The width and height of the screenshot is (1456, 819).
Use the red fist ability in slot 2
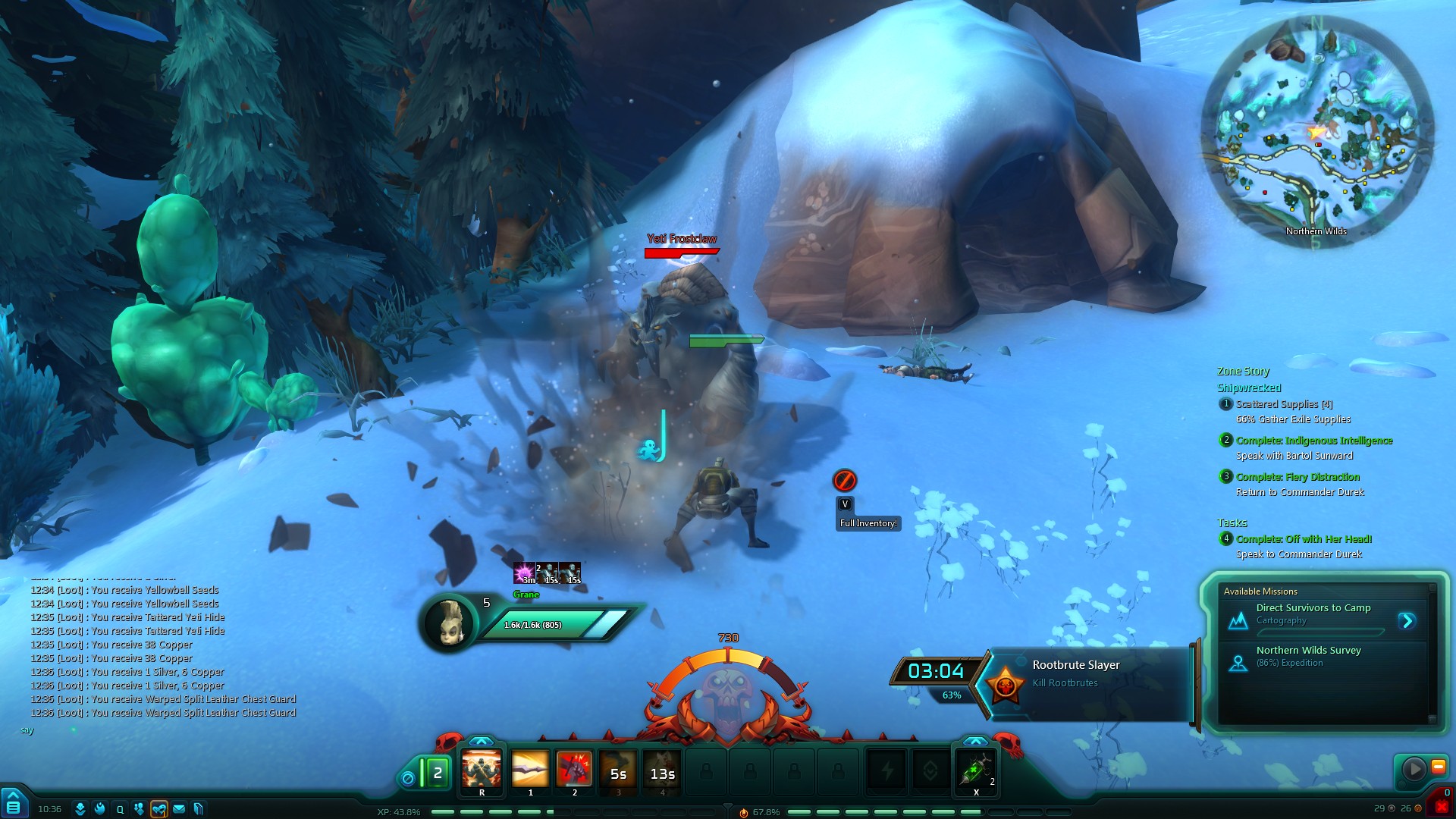pyautogui.click(x=574, y=771)
